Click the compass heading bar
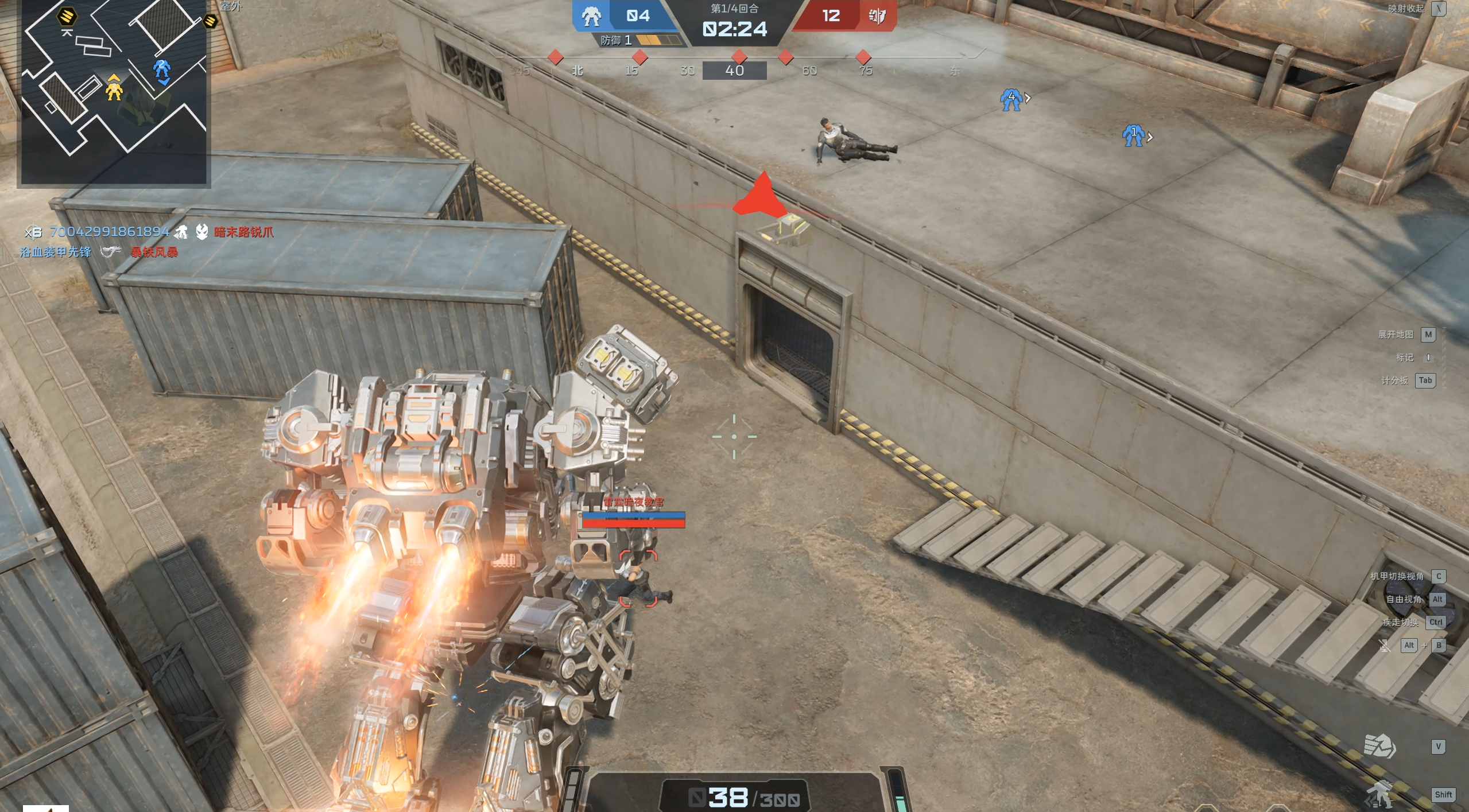The width and height of the screenshot is (1469, 812). [x=734, y=70]
